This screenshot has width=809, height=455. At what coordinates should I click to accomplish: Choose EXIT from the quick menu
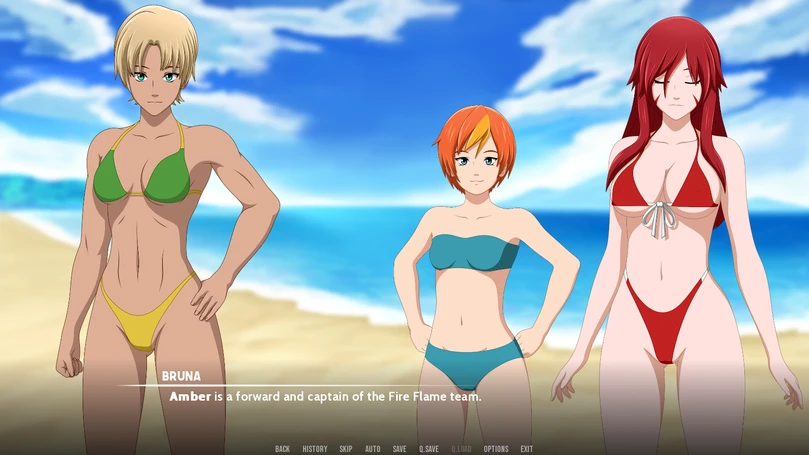[x=527, y=449]
